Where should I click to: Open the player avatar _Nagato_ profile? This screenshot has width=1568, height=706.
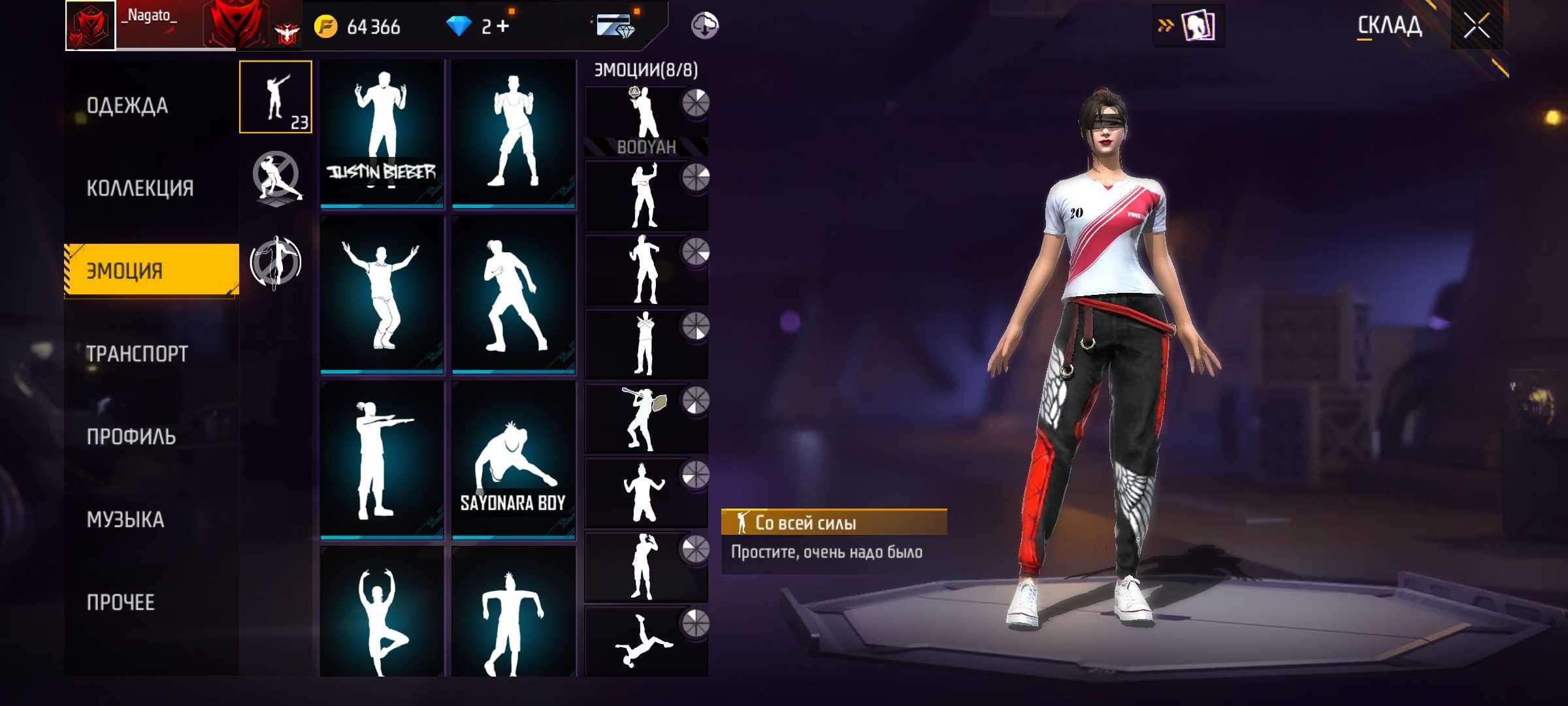pyautogui.click(x=91, y=25)
